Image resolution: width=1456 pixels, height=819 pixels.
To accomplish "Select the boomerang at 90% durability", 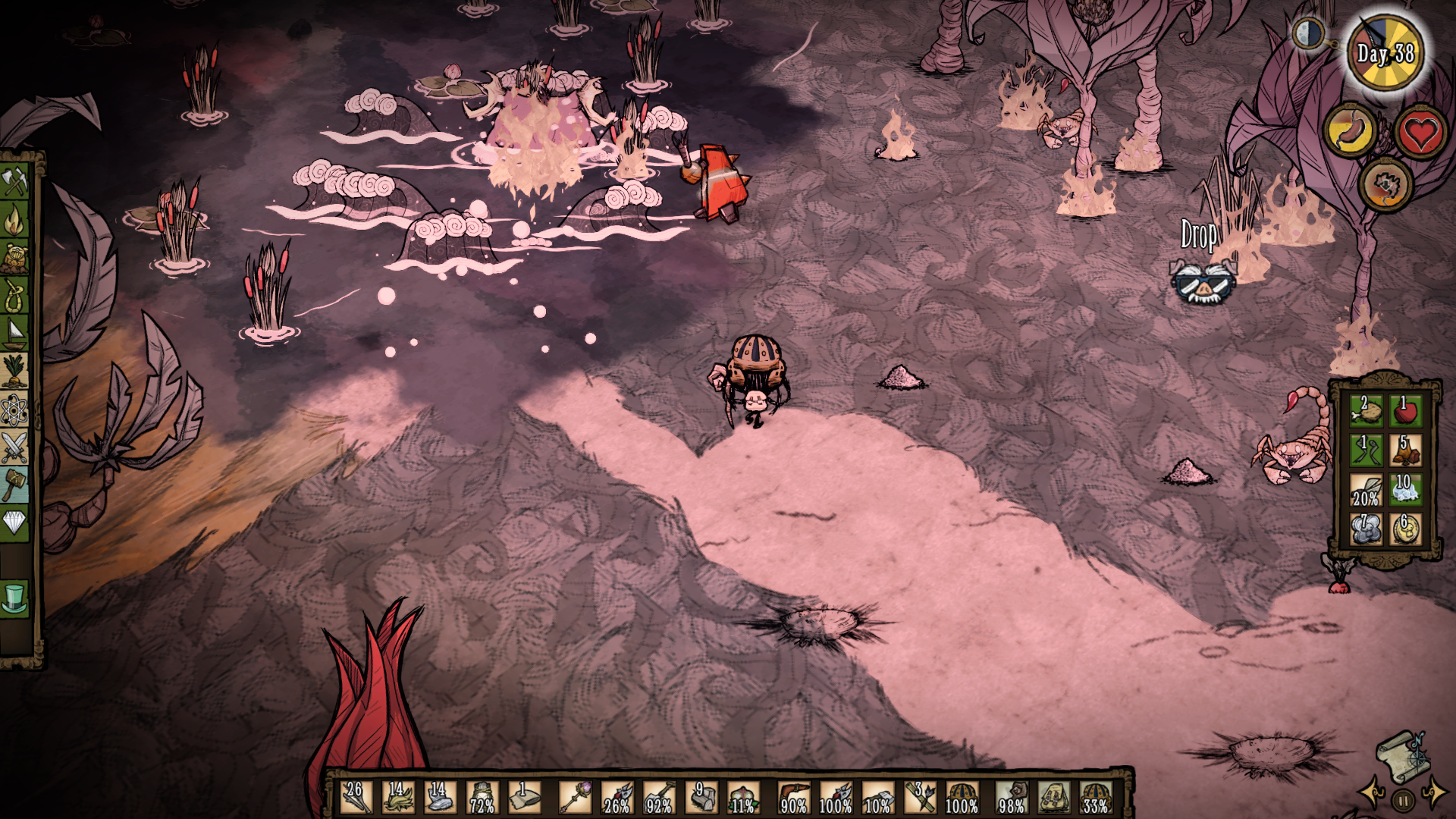I will point(793,798).
